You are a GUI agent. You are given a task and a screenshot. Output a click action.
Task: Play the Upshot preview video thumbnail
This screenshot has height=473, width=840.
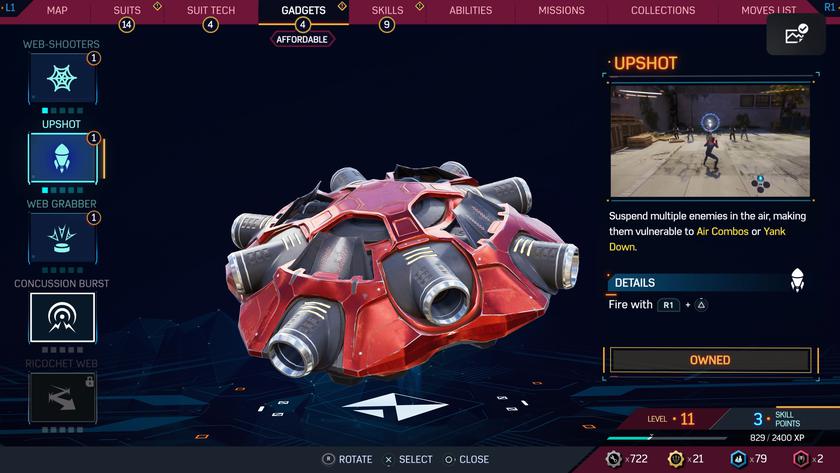tap(709, 140)
